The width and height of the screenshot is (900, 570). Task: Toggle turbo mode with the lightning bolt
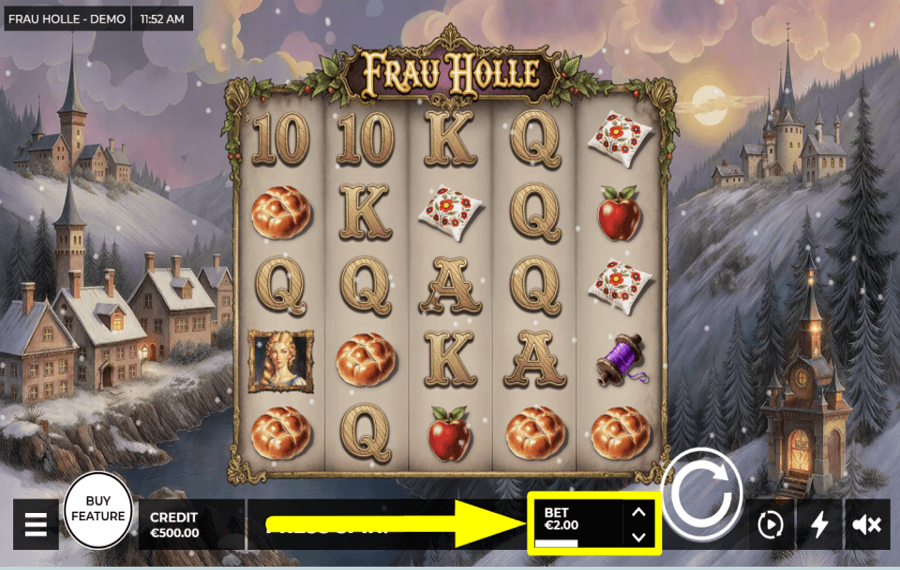(819, 524)
